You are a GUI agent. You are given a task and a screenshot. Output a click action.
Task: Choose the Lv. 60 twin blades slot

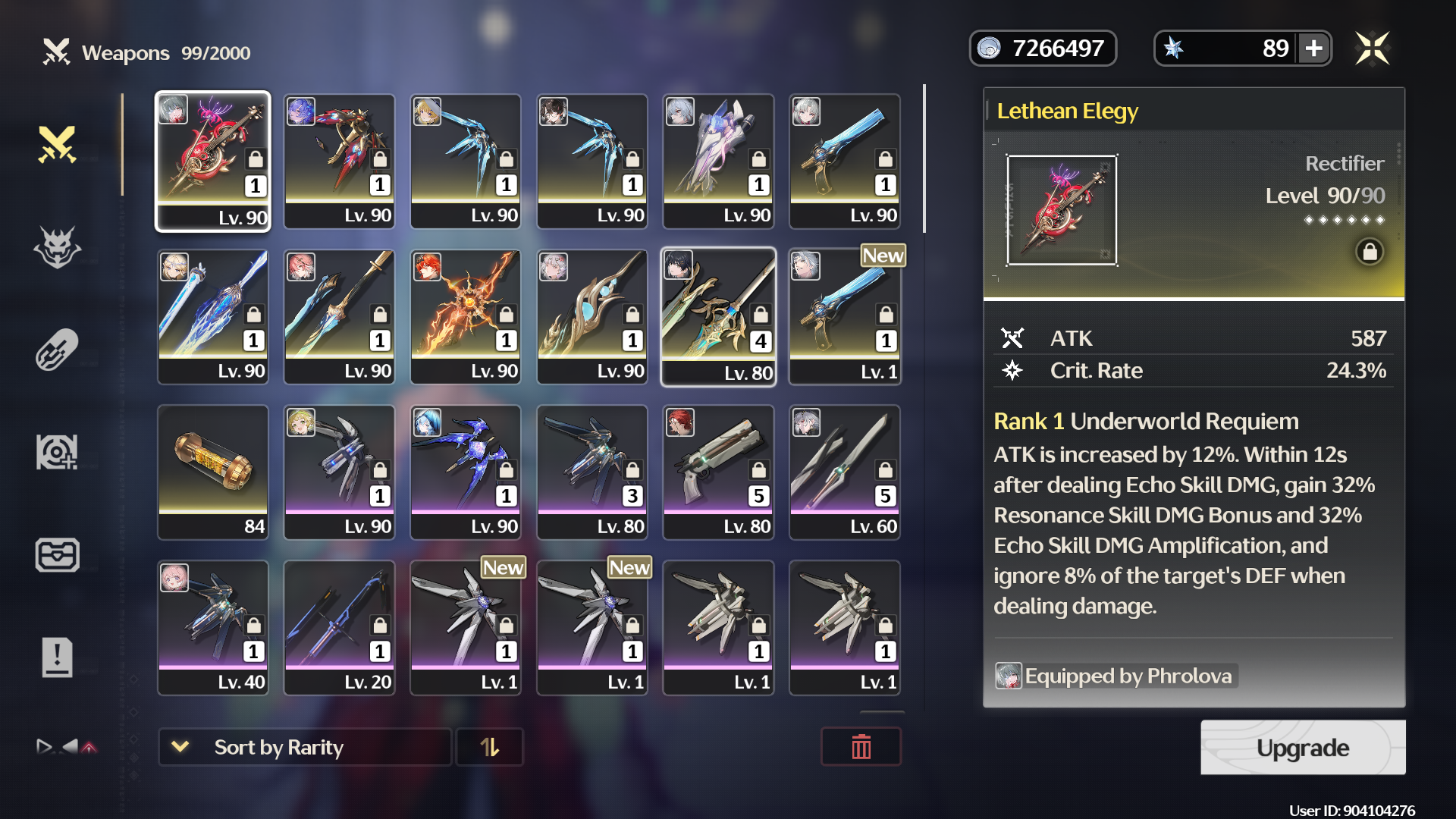[845, 472]
